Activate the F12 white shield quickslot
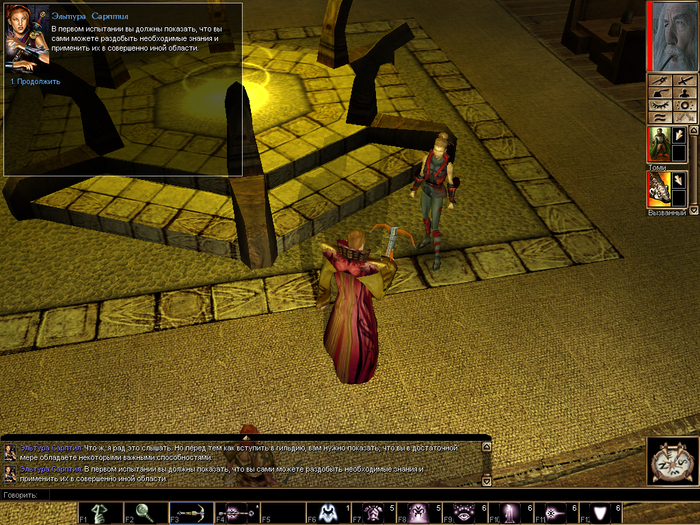700x525 pixels. point(600,512)
